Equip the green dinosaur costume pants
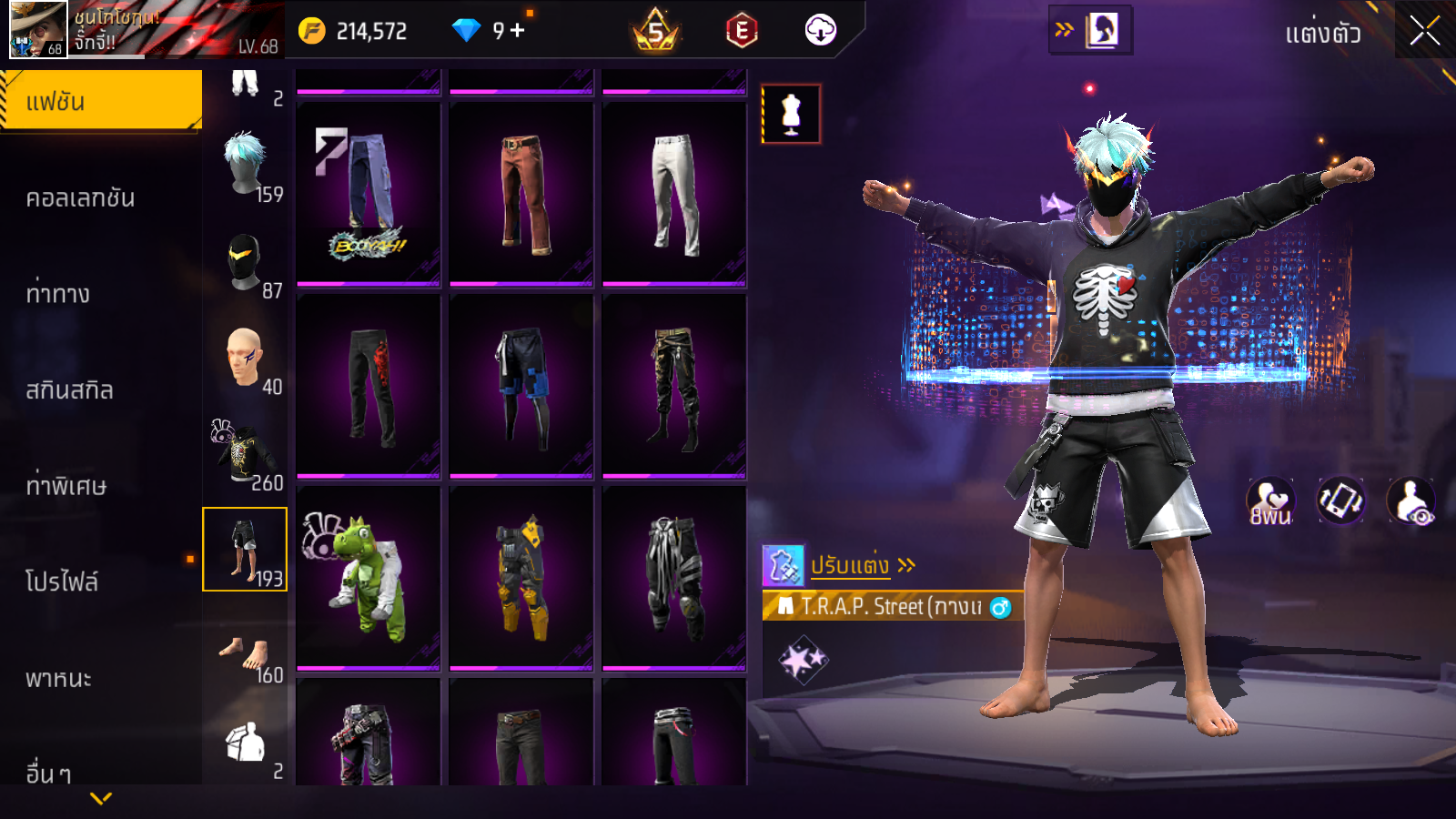The height and width of the screenshot is (819, 1456). pos(369,578)
